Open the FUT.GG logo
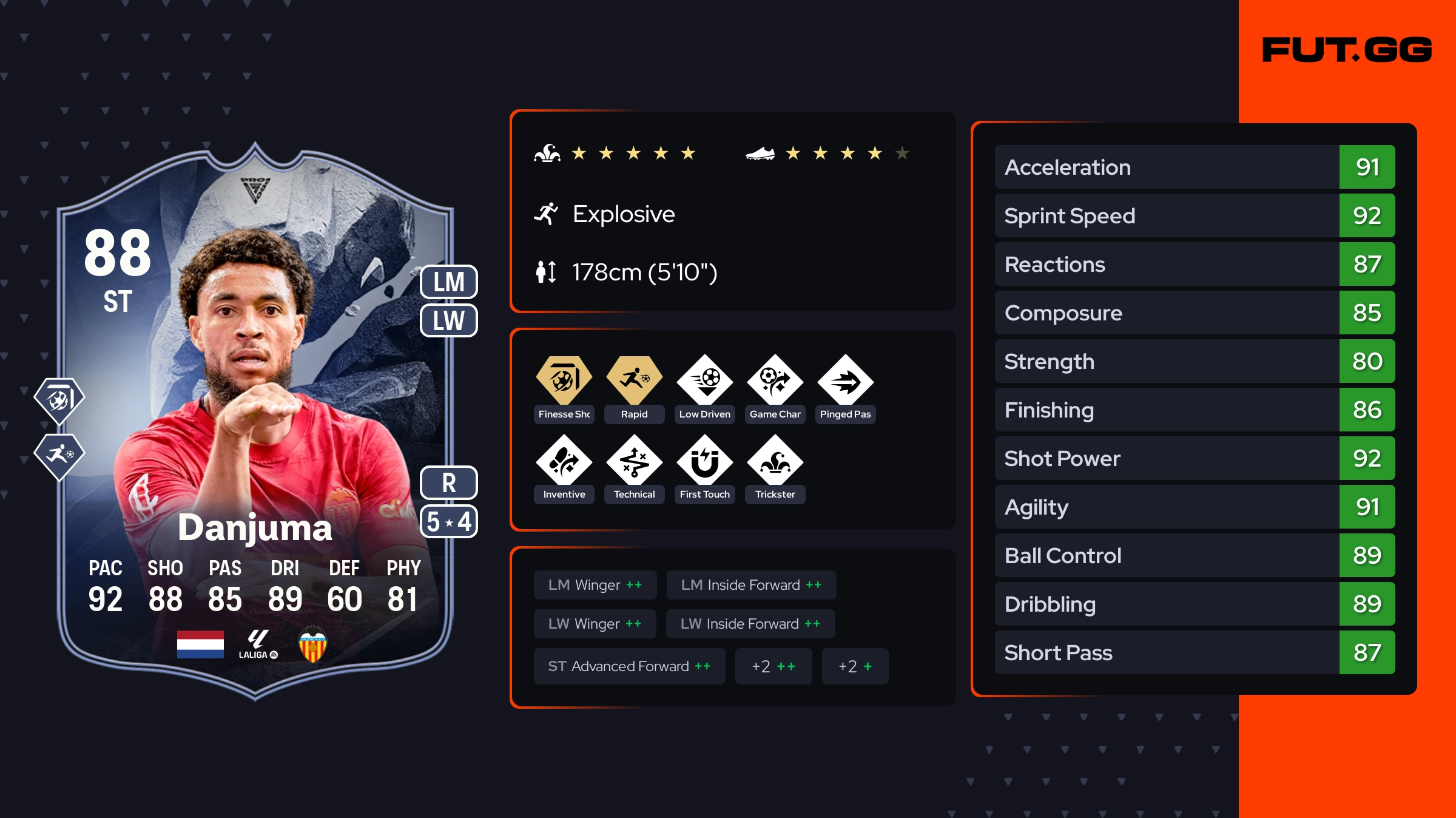Image resolution: width=1456 pixels, height=818 pixels. (x=1347, y=50)
